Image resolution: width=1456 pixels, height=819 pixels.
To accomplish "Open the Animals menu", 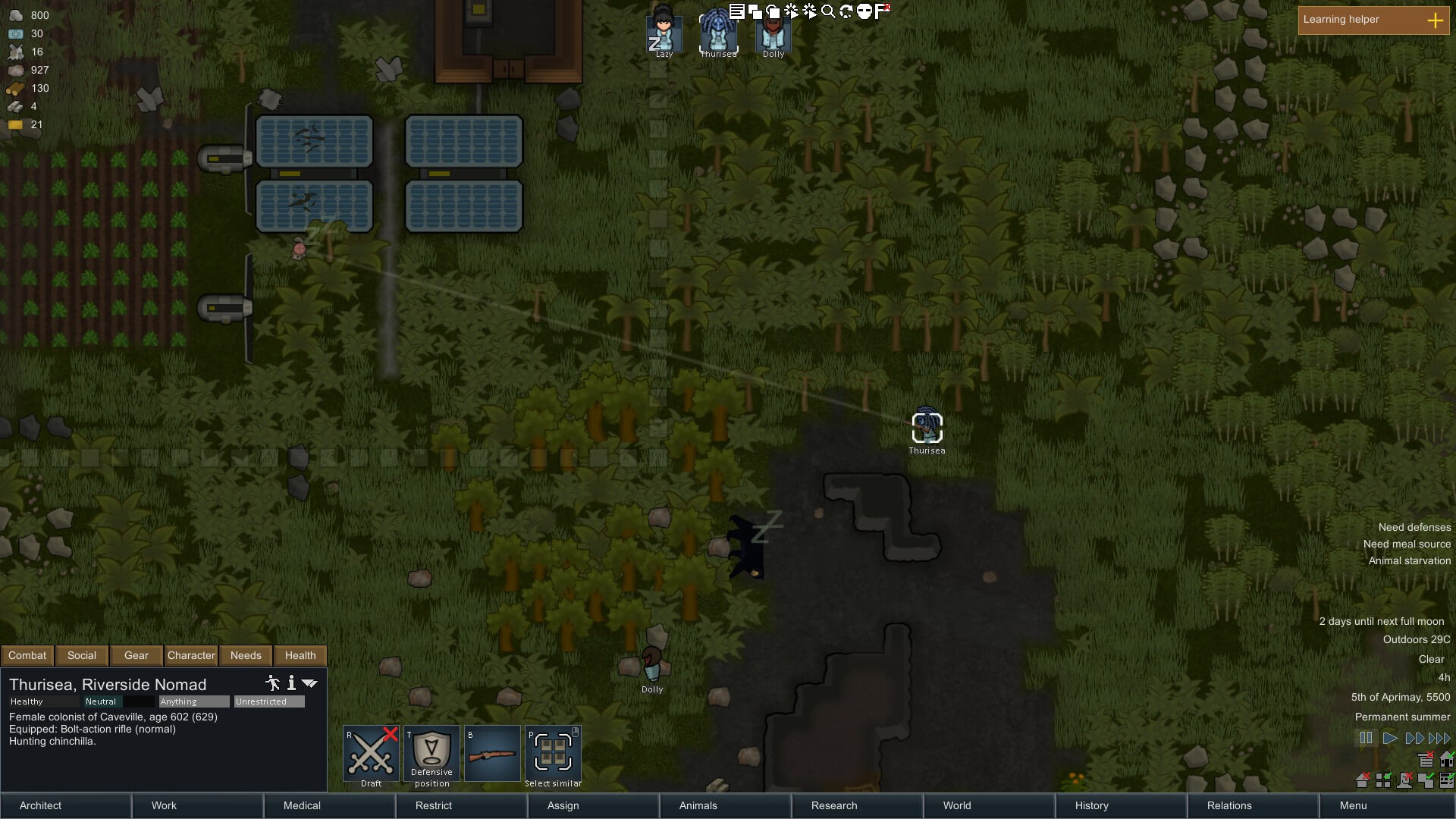I will (698, 805).
